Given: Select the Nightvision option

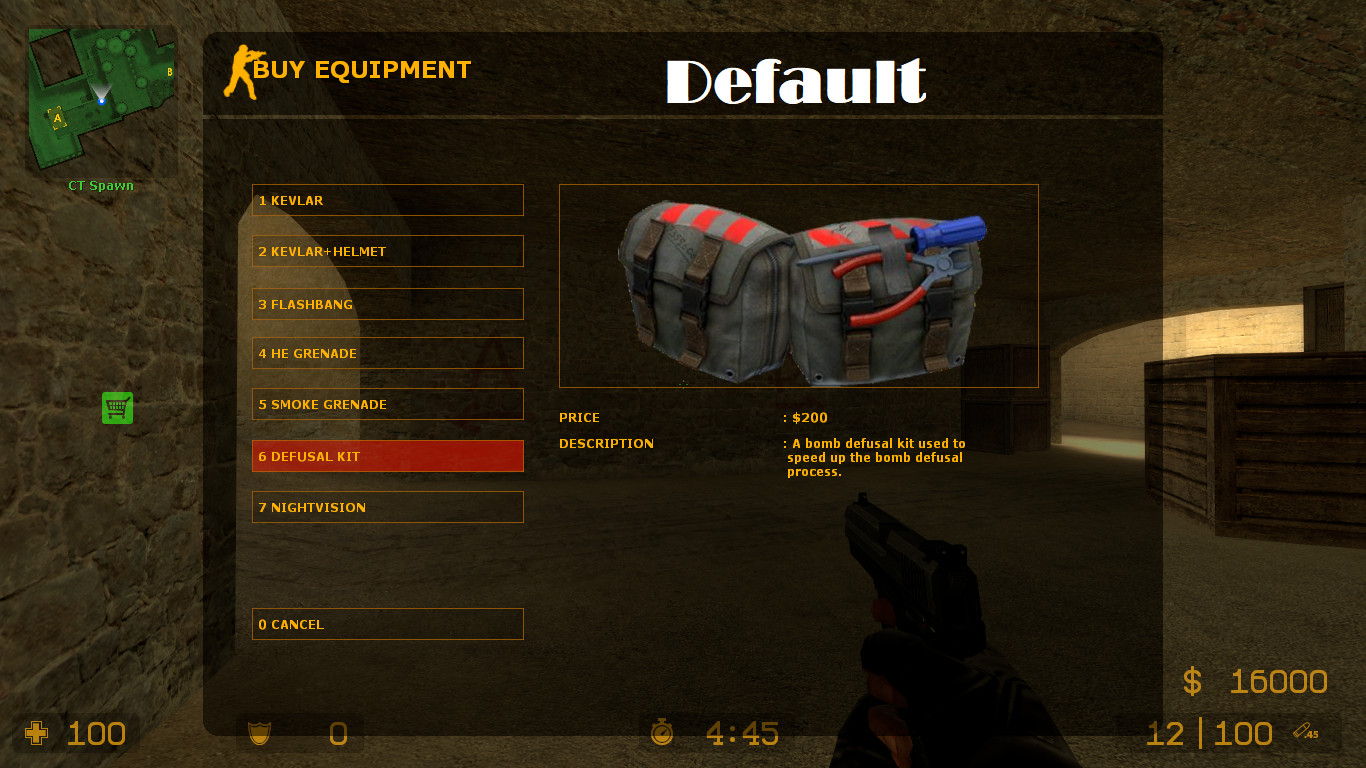Looking at the screenshot, I should [388, 507].
